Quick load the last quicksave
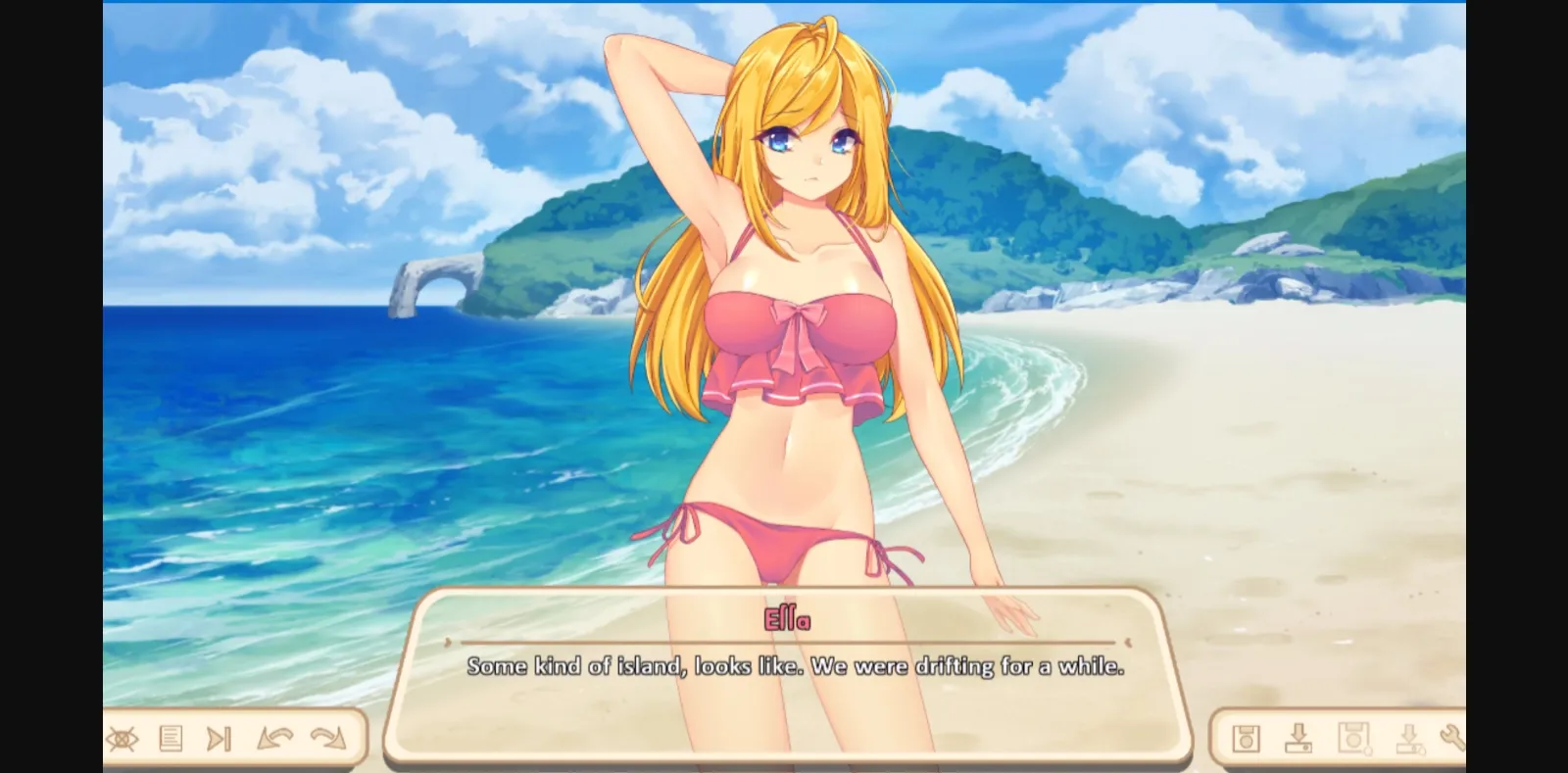This screenshot has height=773, width=1568. click(x=1409, y=740)
